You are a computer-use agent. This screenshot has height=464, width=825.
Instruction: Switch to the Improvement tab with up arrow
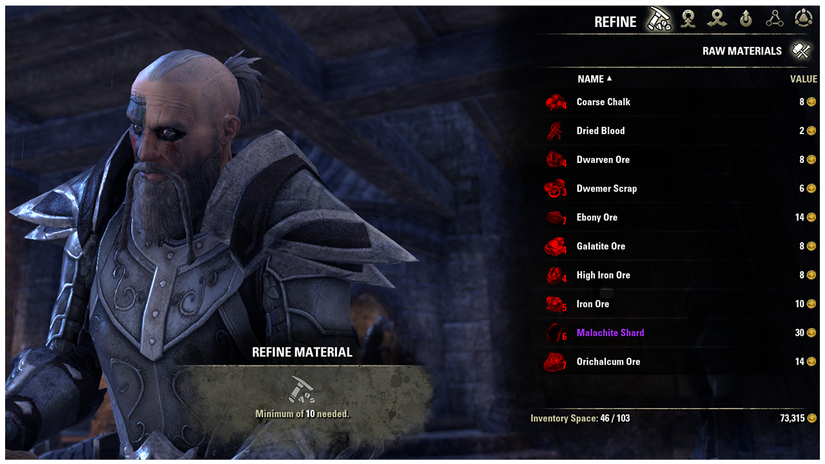pyautogui.click(x=746, y=19)
